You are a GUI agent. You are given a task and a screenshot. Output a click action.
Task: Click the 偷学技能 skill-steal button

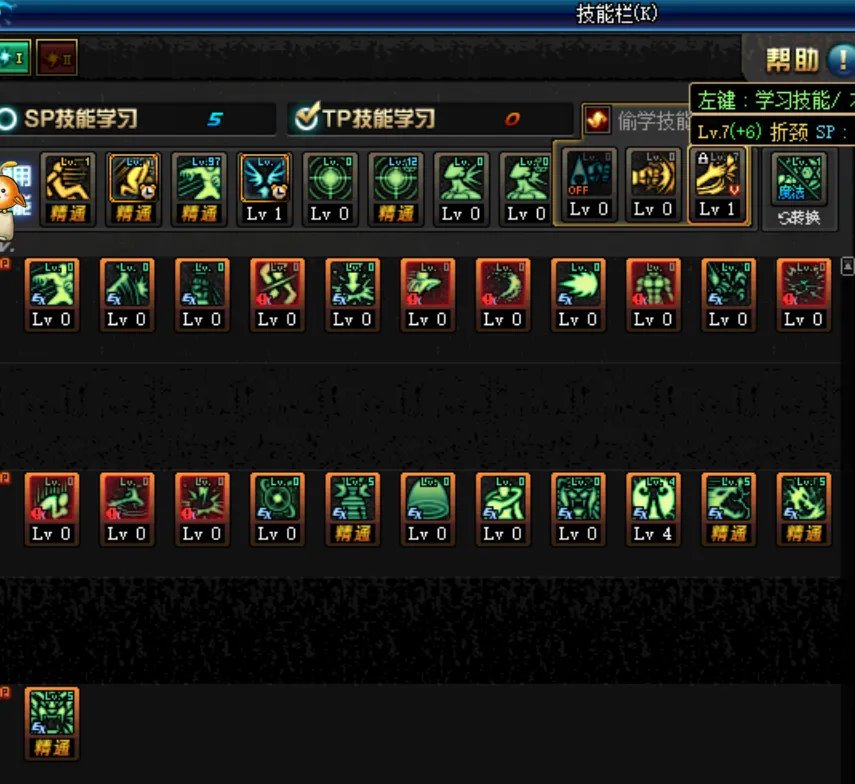(x=598, y=120)
